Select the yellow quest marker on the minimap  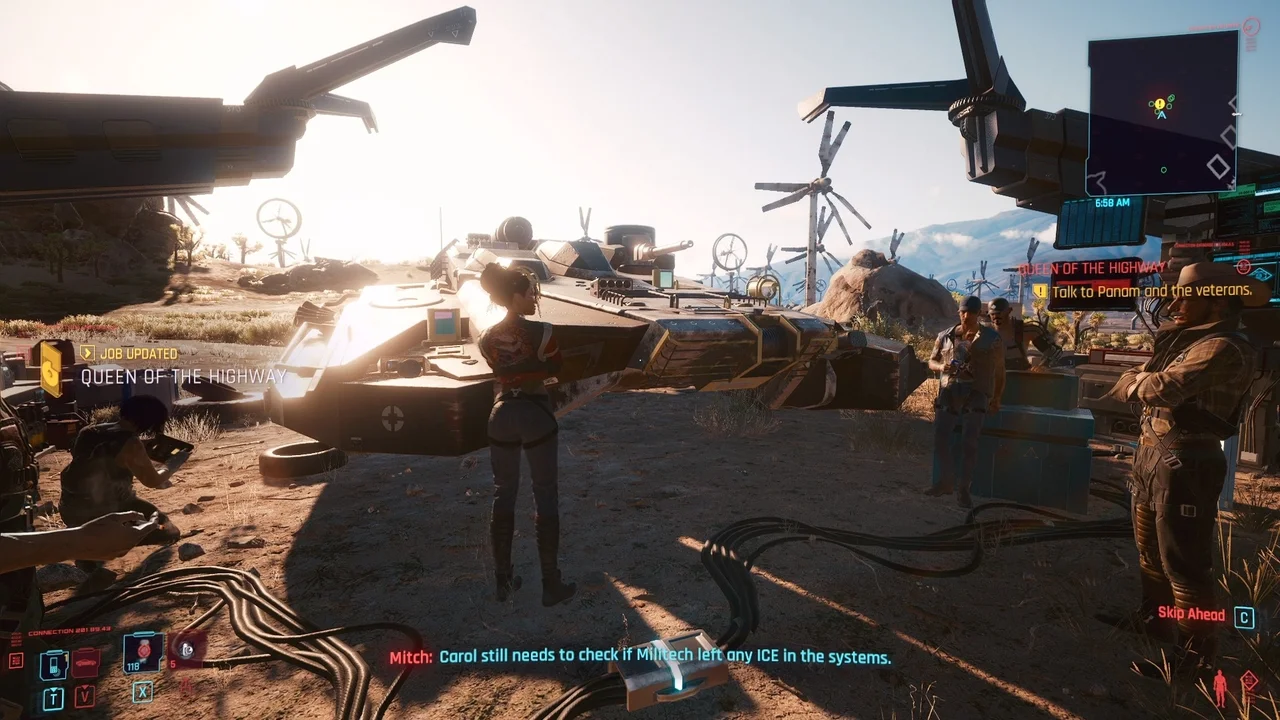pyautogui.click(x=1159, y=103)
